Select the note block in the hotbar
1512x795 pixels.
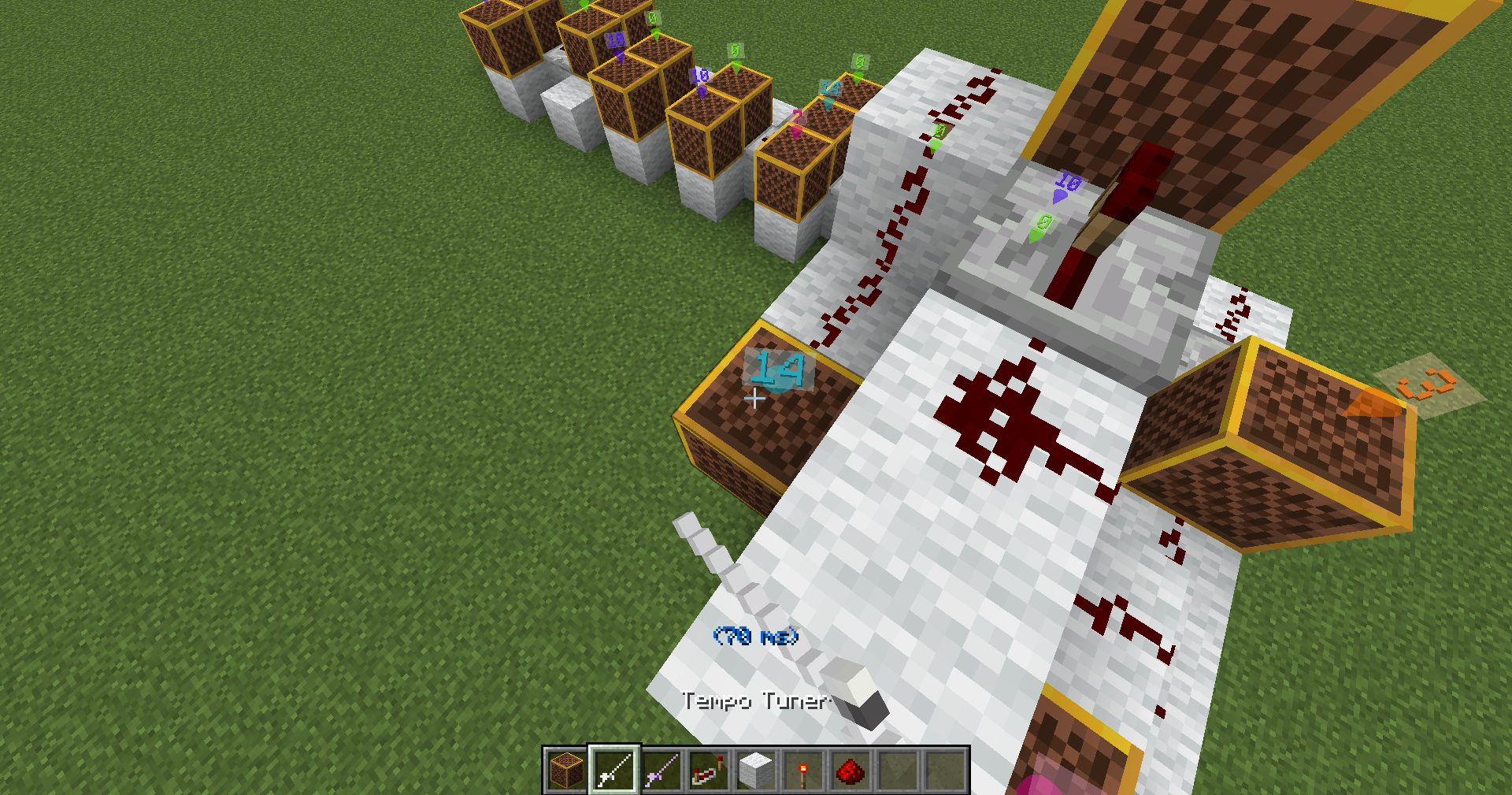click(565, 768)
